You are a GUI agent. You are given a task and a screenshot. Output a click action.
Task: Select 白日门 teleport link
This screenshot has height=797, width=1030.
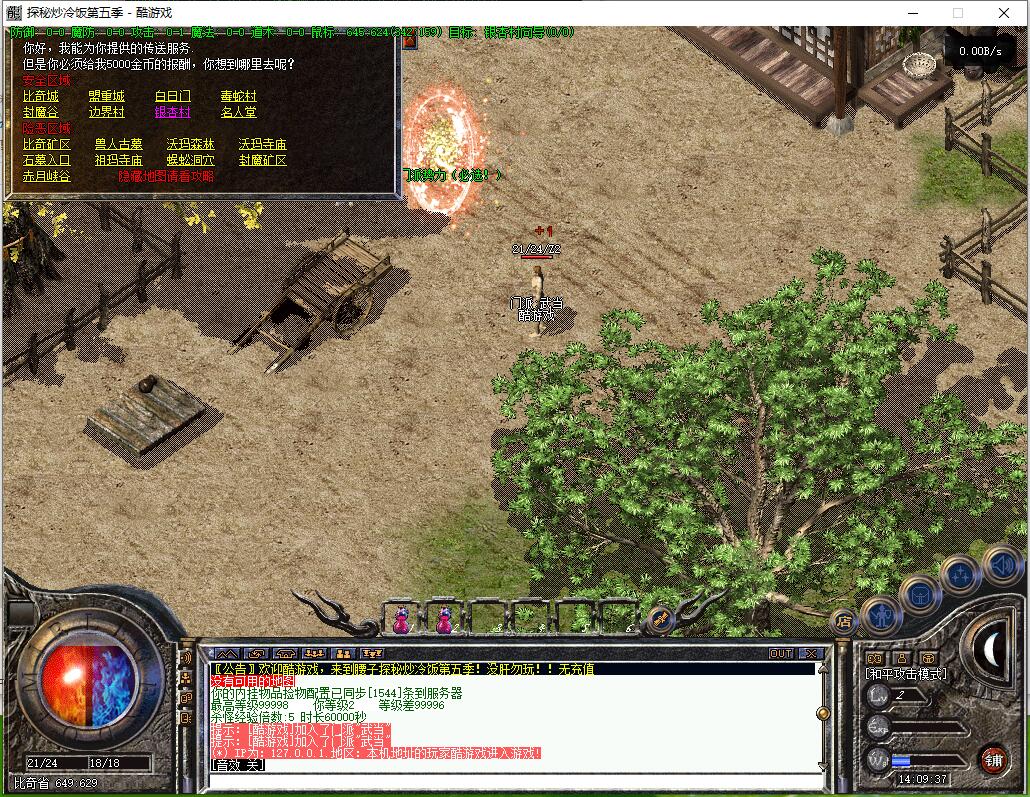click(x=172, y=96)
